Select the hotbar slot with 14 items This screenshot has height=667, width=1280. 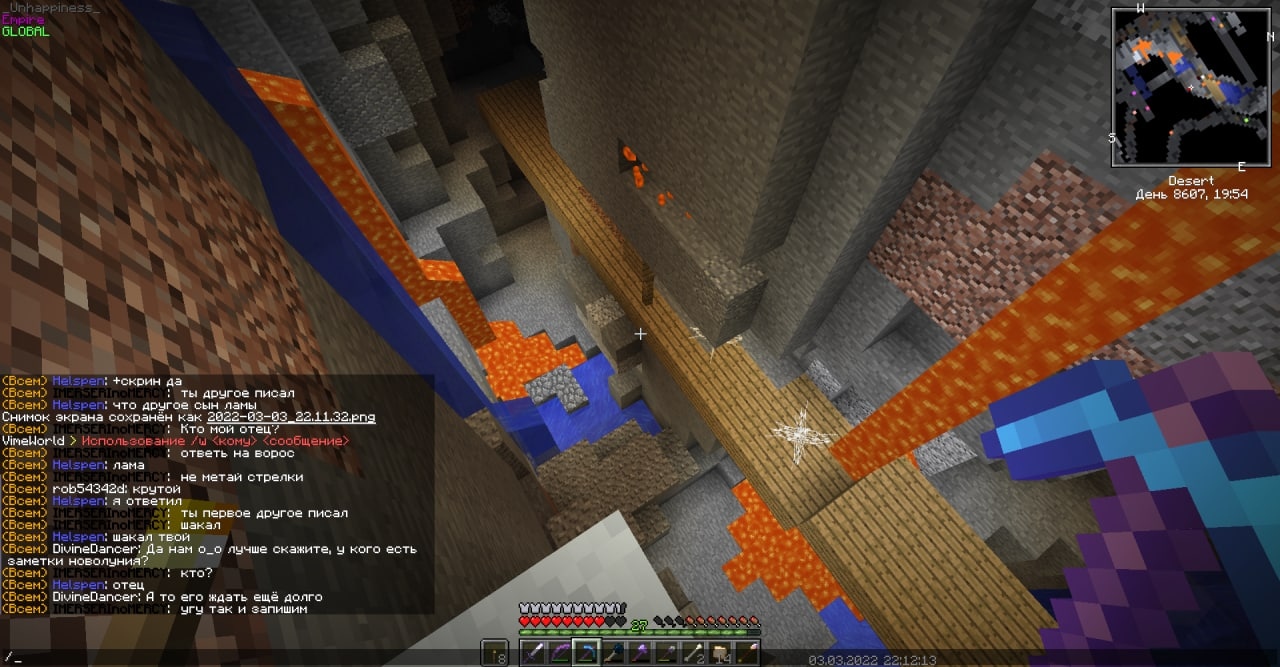(721, 652)
